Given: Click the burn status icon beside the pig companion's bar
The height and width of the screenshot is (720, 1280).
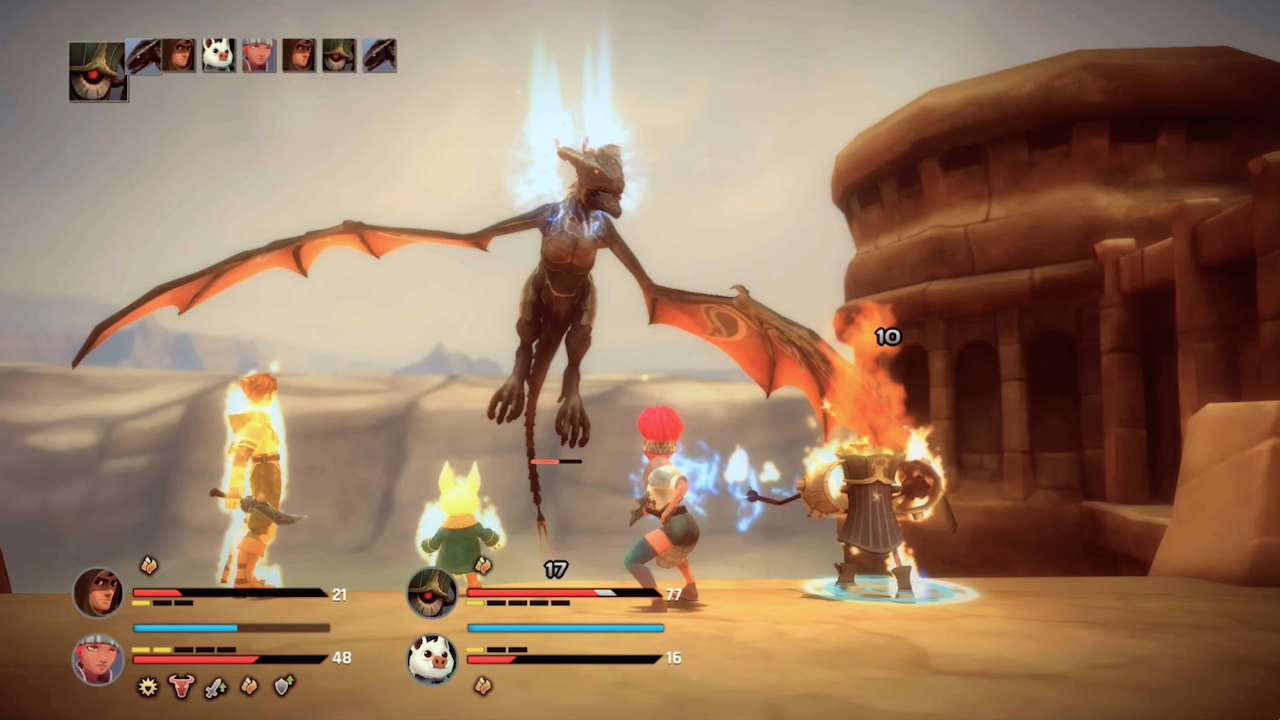Looking at the screenshot, I should pyautogui.click(x=484, y=686).
